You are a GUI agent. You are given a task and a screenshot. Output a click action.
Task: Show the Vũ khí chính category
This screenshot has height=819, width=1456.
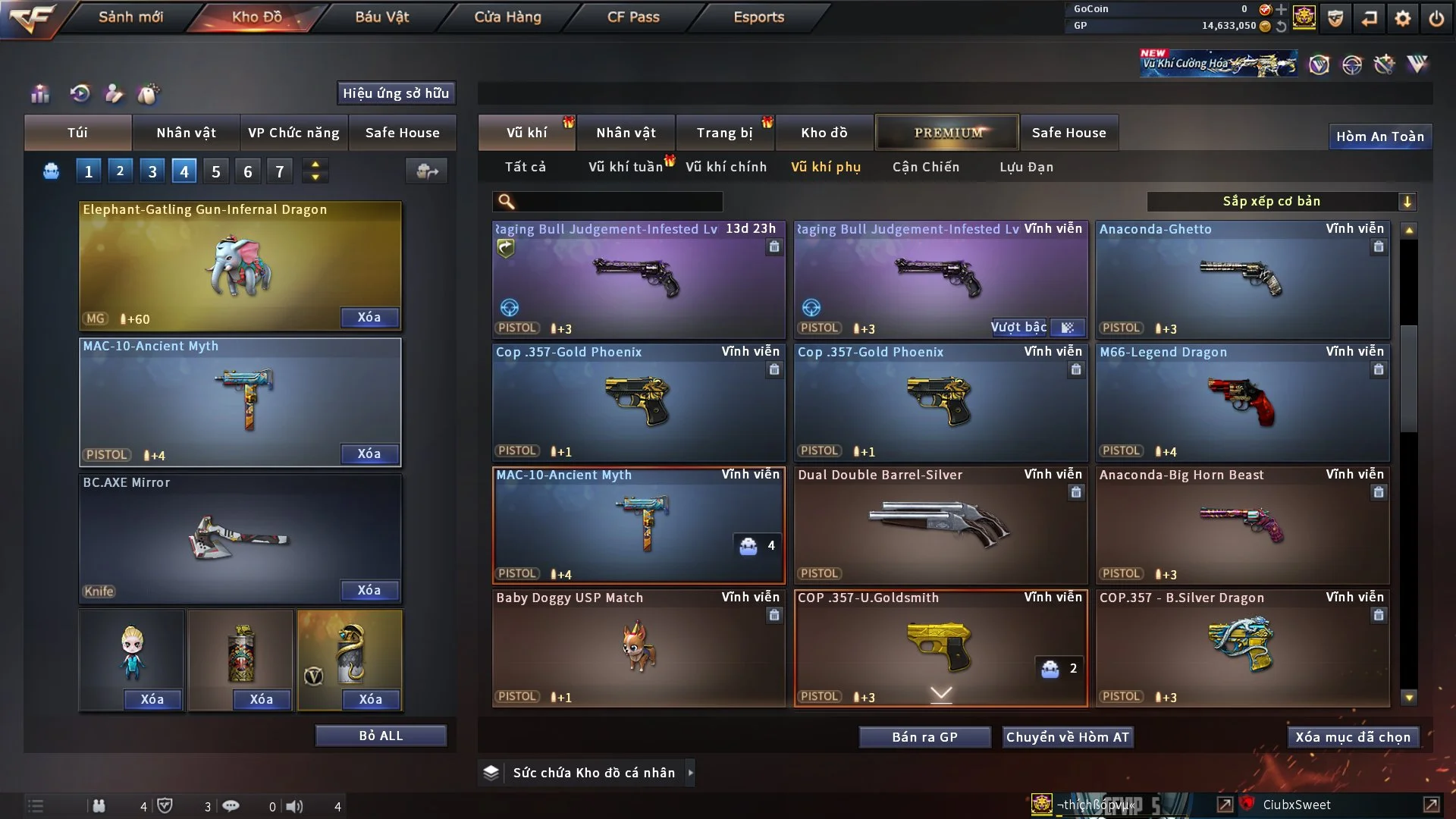tap(726, 167)
